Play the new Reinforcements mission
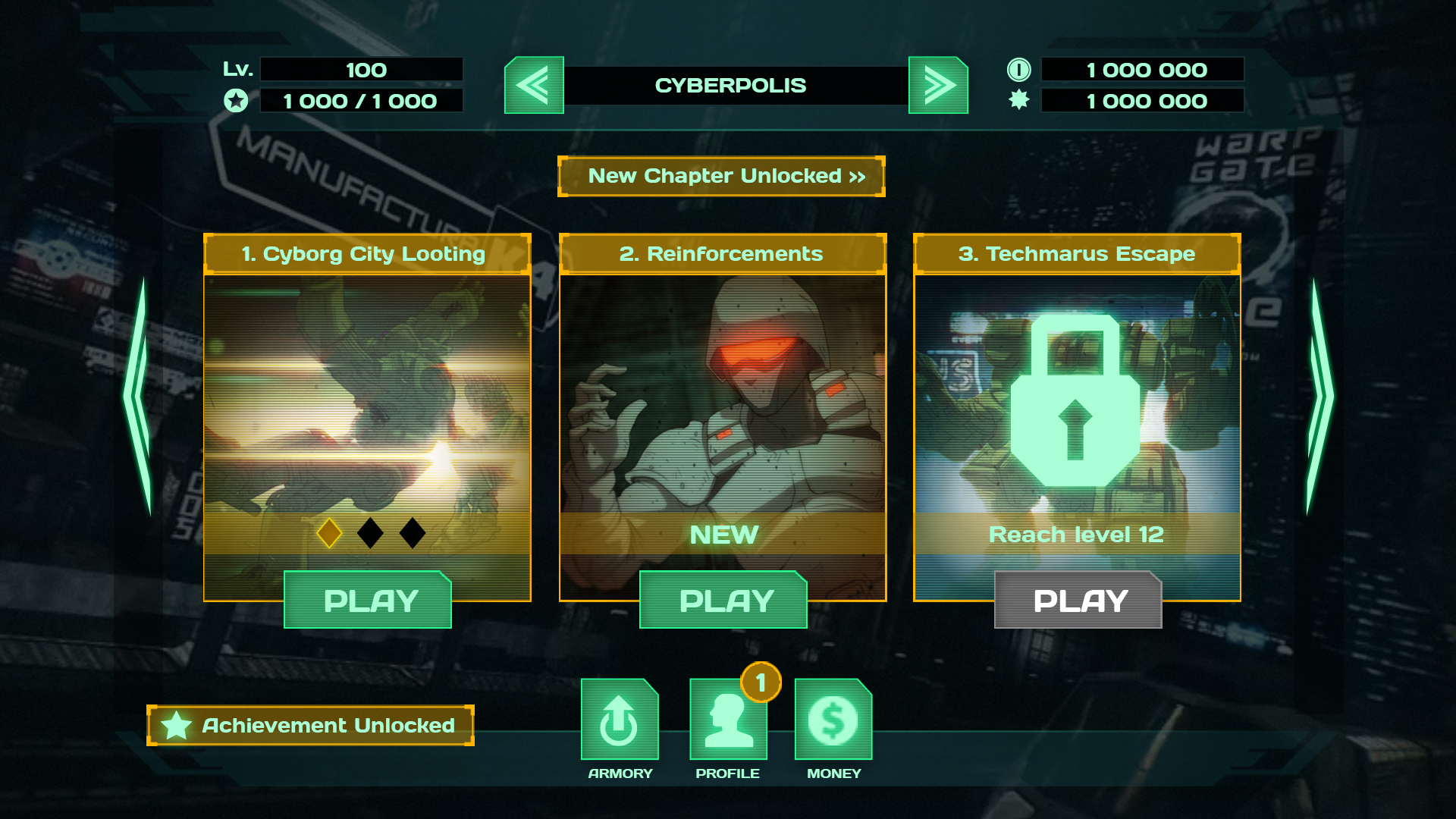The image size is (1456, 819). pos(723,600)
